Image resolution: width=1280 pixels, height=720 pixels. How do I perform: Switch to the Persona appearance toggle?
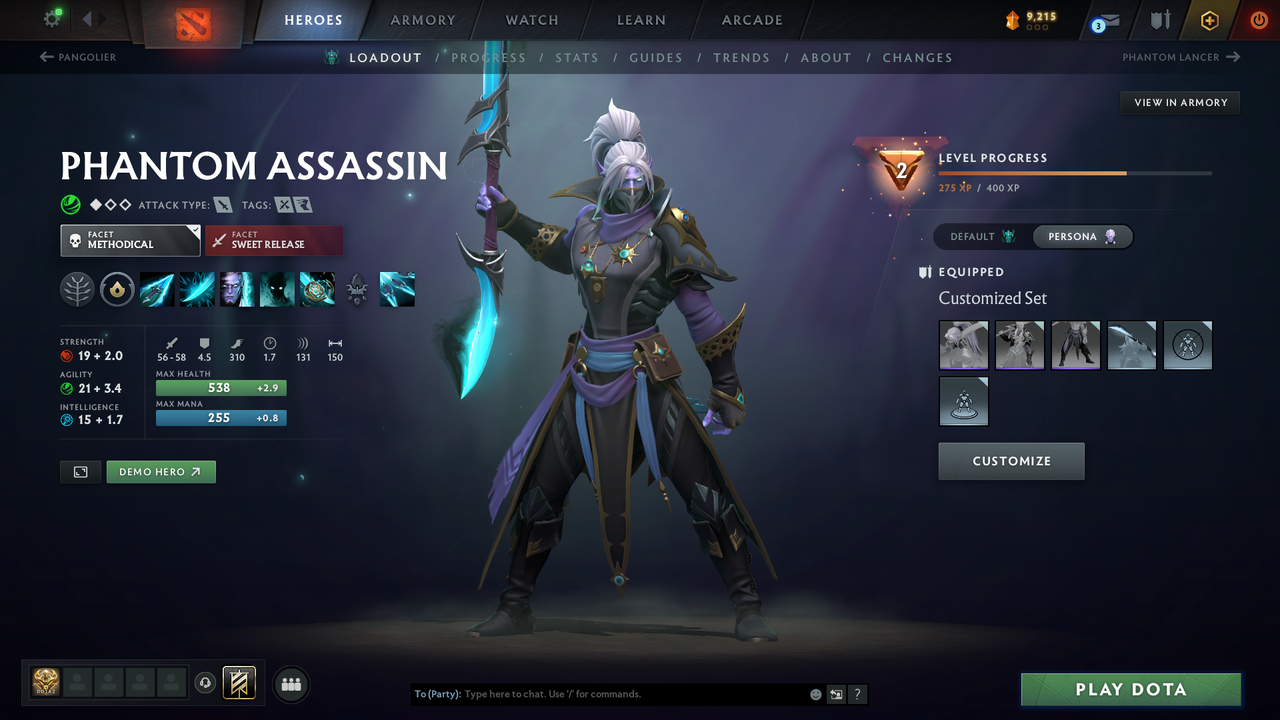pos(1083,237)
